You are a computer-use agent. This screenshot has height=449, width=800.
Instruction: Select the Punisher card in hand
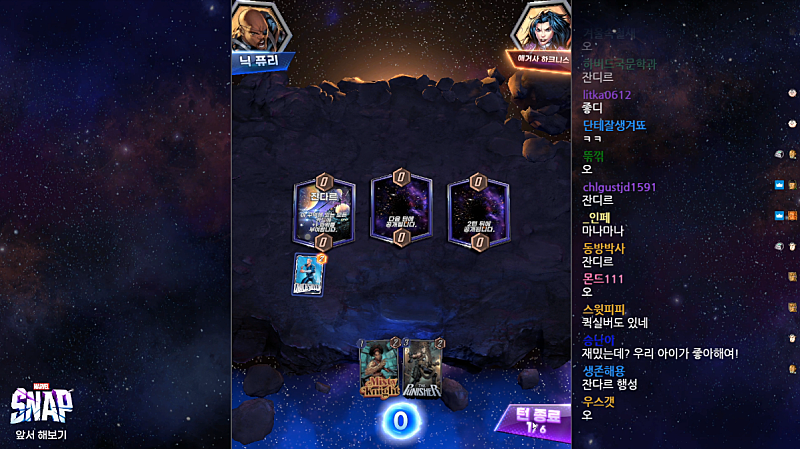coord(422,370)
